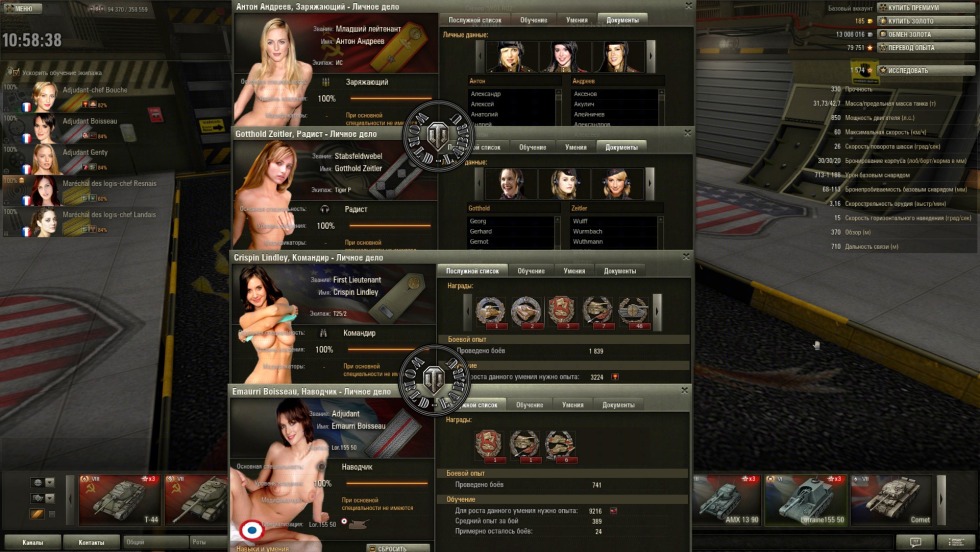Close the Антон Андреев personal file window
The width and height of the screenshot is (980, 552).
[x=688, y=6]
